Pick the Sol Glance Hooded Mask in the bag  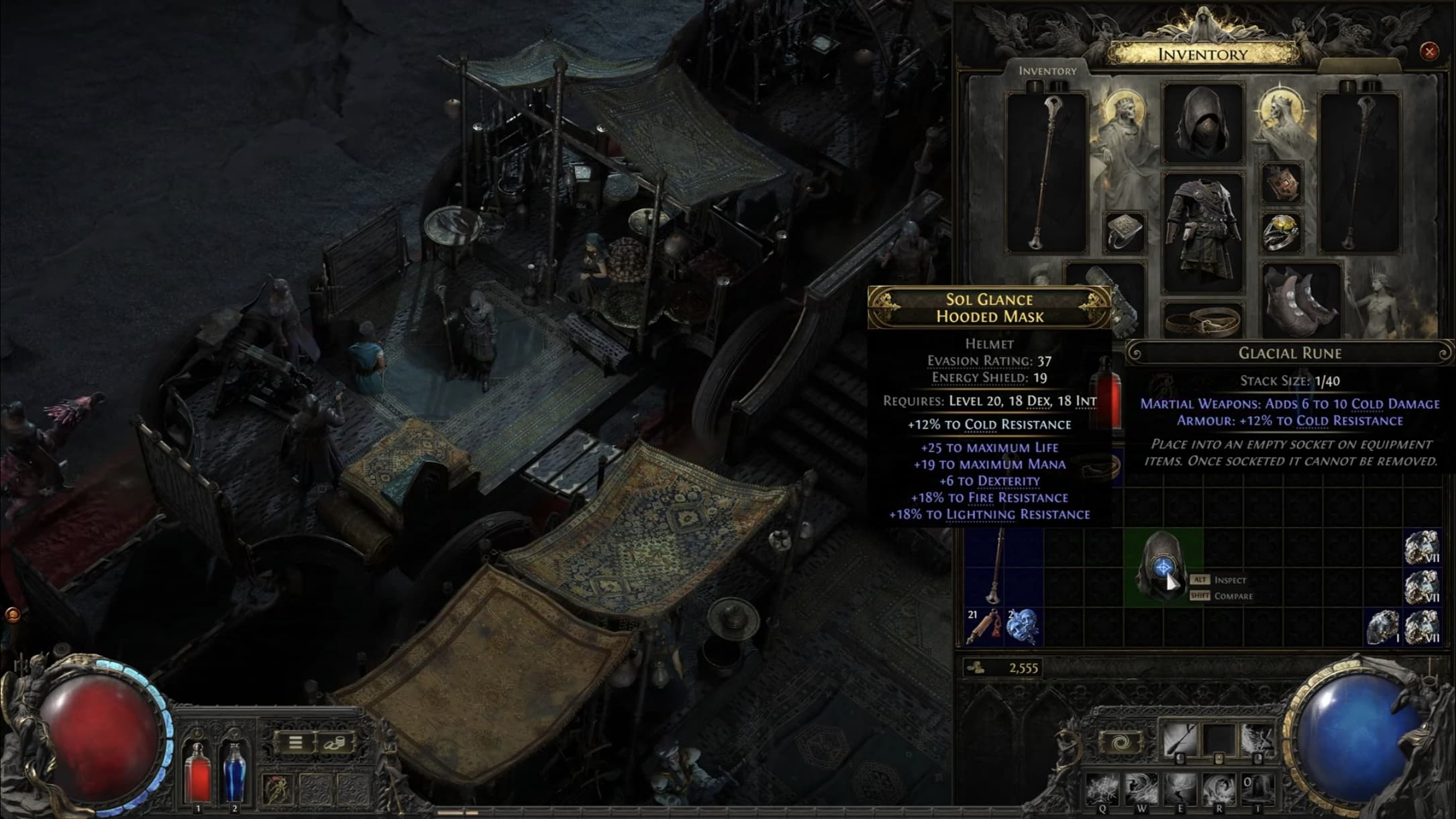1163,568
